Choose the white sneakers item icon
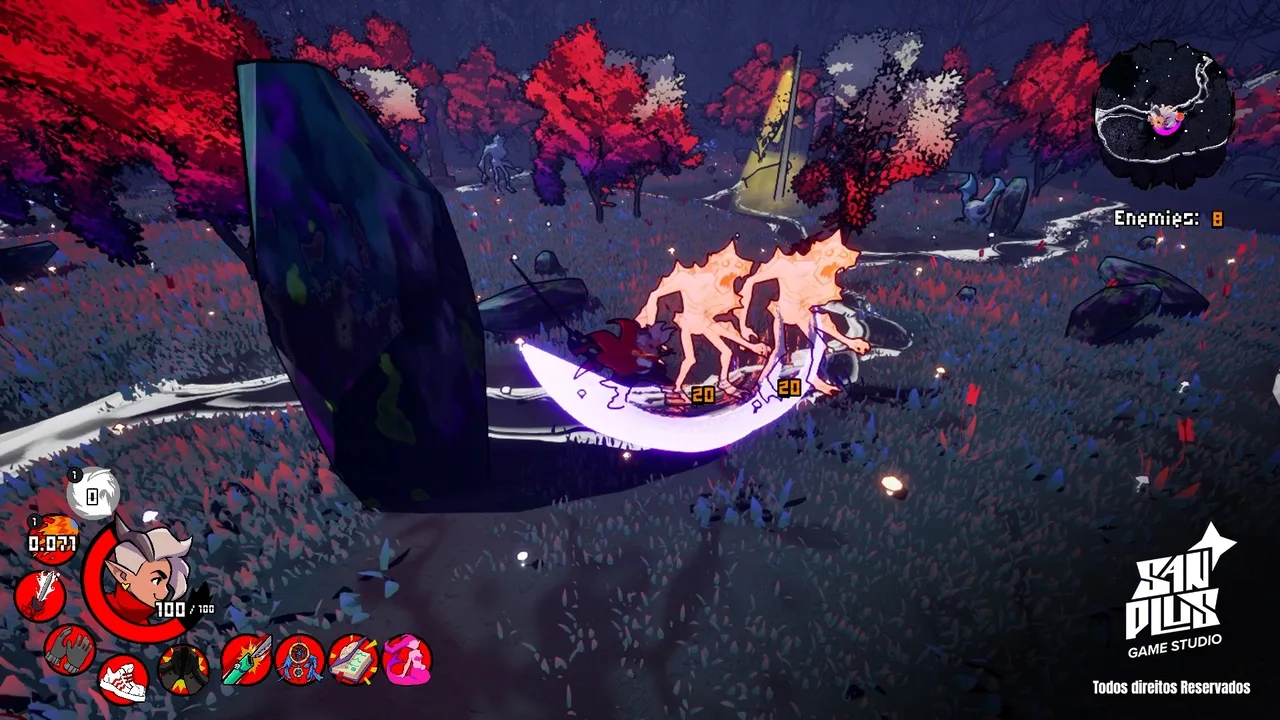1280x720 pixels. 123,679
